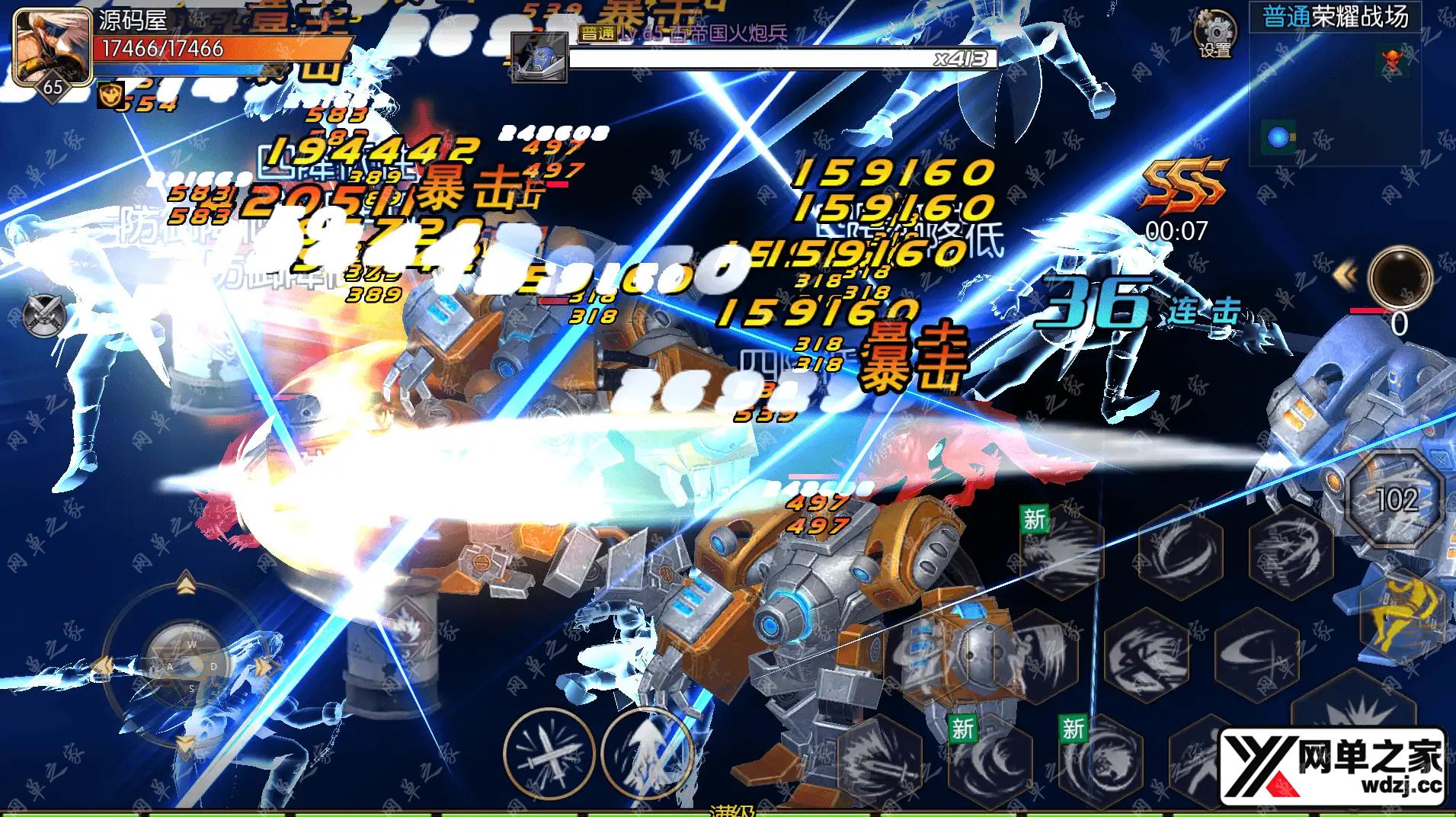Screen dimensions: 1456x817
Task: Click the enemy boss health bar x413
Action: 785,56
